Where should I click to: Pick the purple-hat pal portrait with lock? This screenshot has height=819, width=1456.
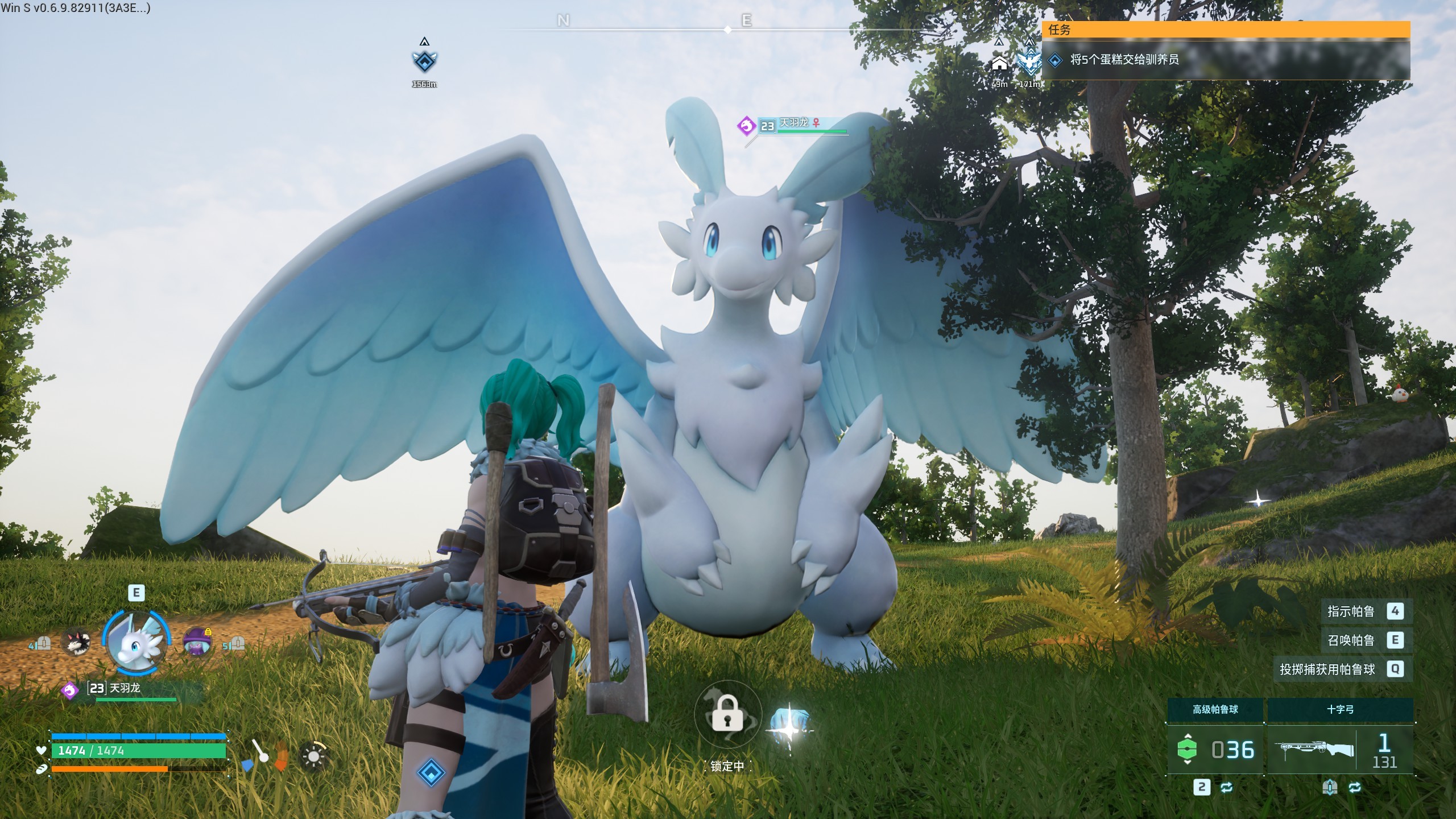197,642
